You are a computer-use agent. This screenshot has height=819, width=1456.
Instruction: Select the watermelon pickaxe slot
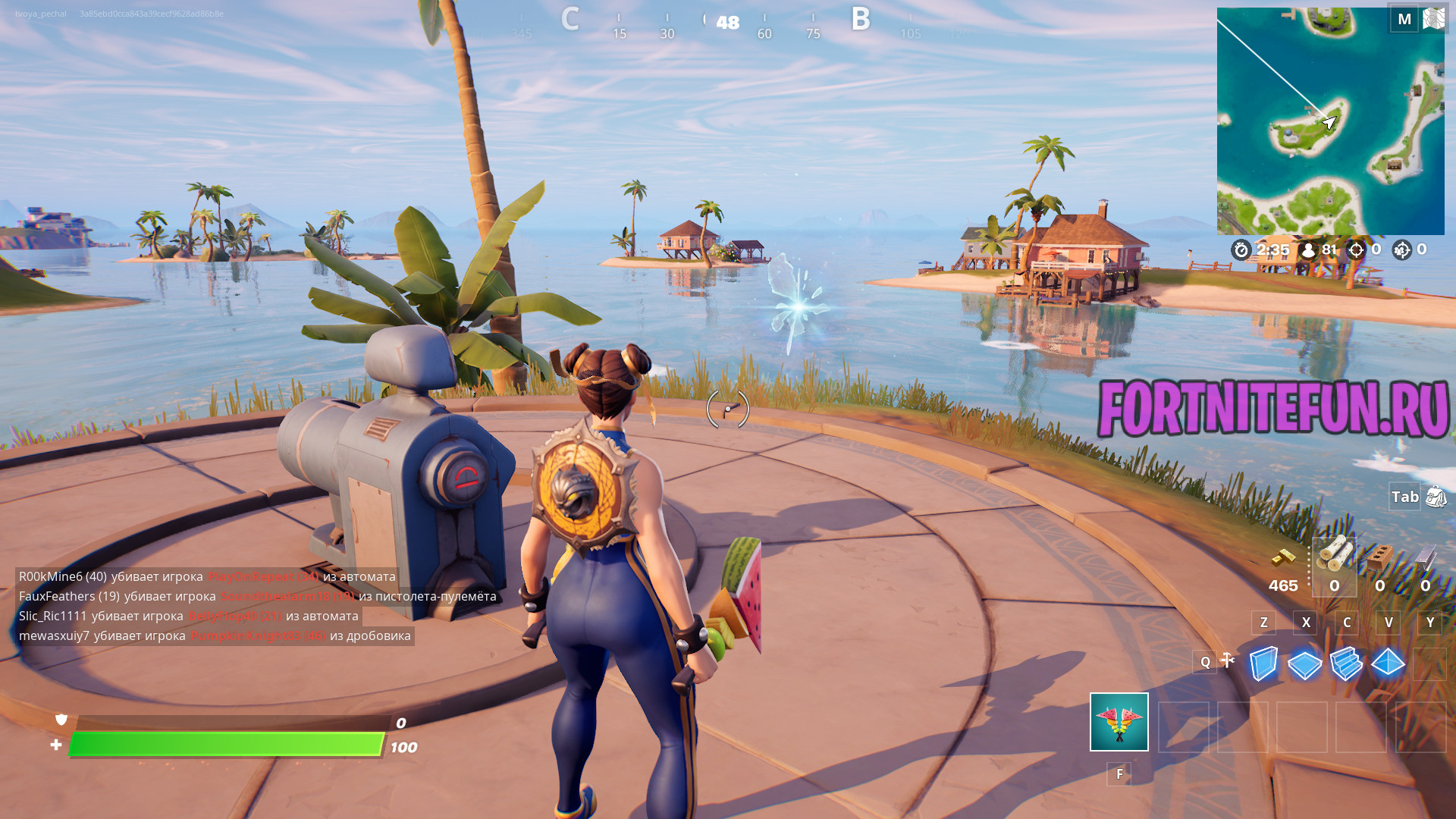coord(1119,722)
